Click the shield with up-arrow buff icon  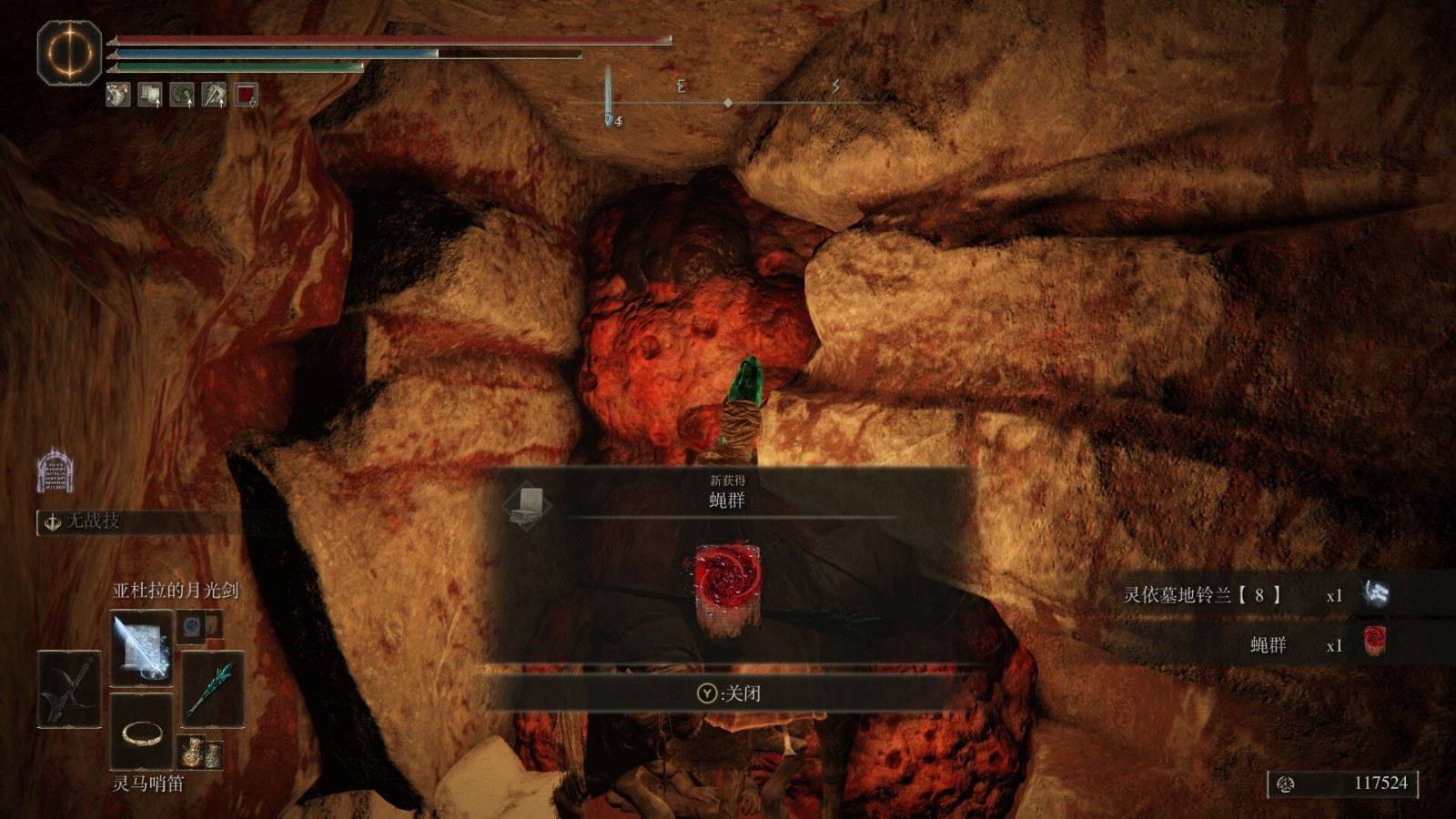point(150,94)
